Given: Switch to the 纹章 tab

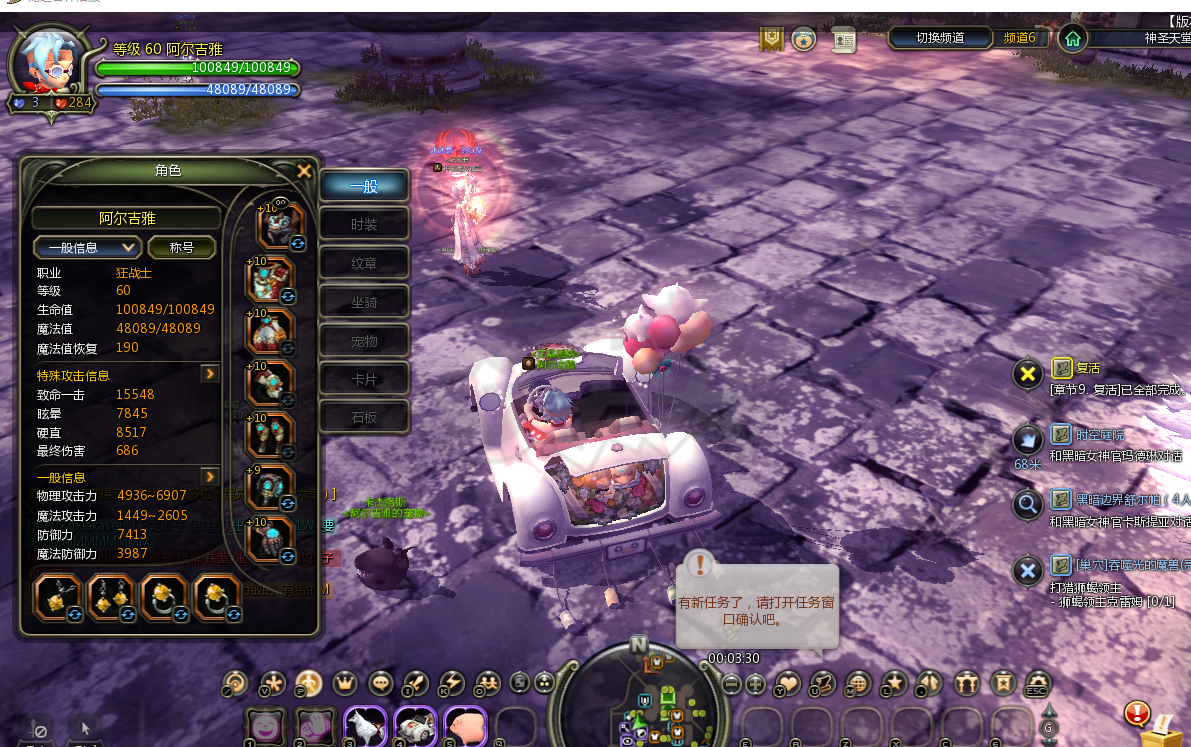Looking at the screenshot, I should coord(365,264).
